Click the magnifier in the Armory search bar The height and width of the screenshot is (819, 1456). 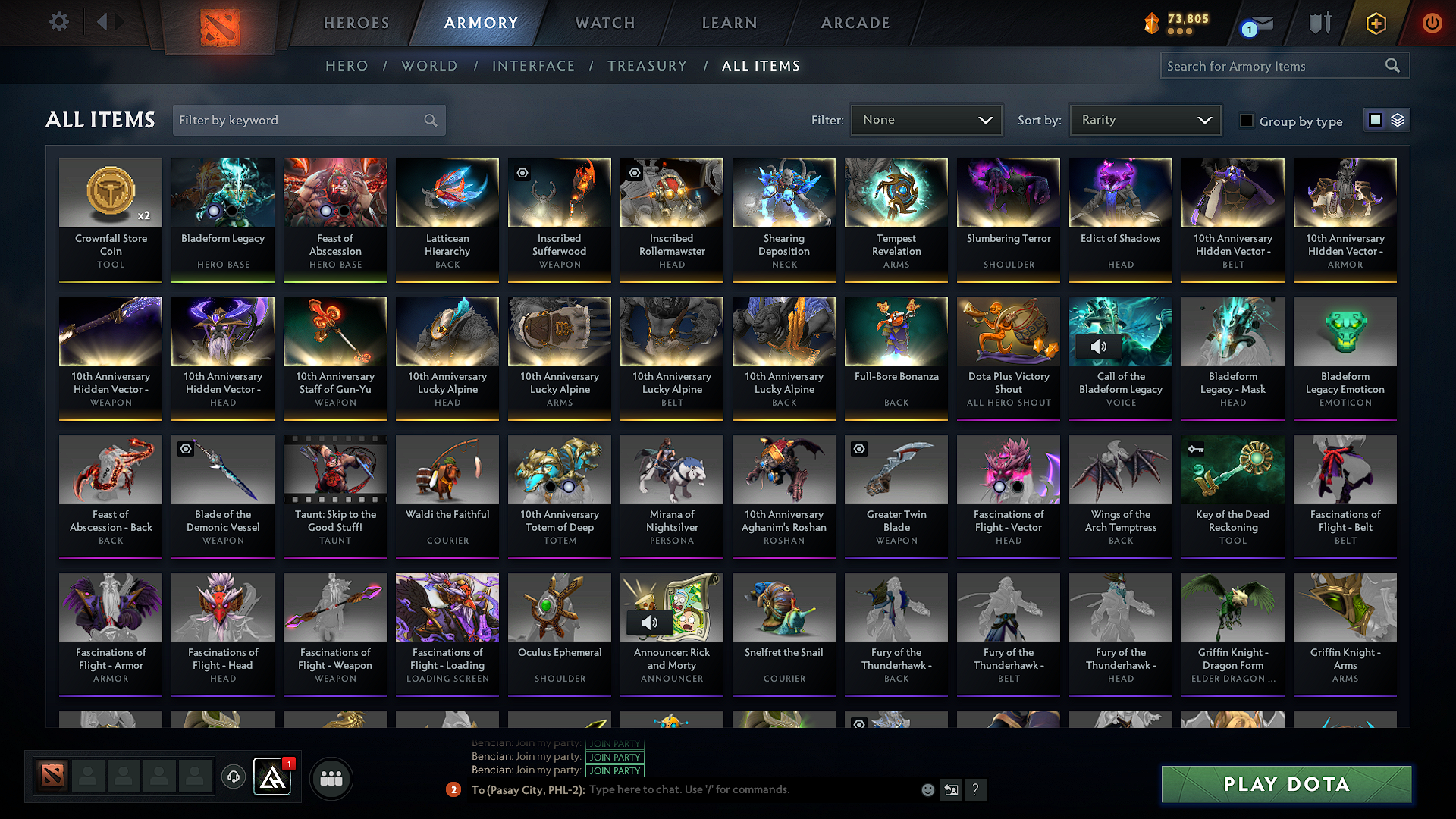[x=1392, y=65]
